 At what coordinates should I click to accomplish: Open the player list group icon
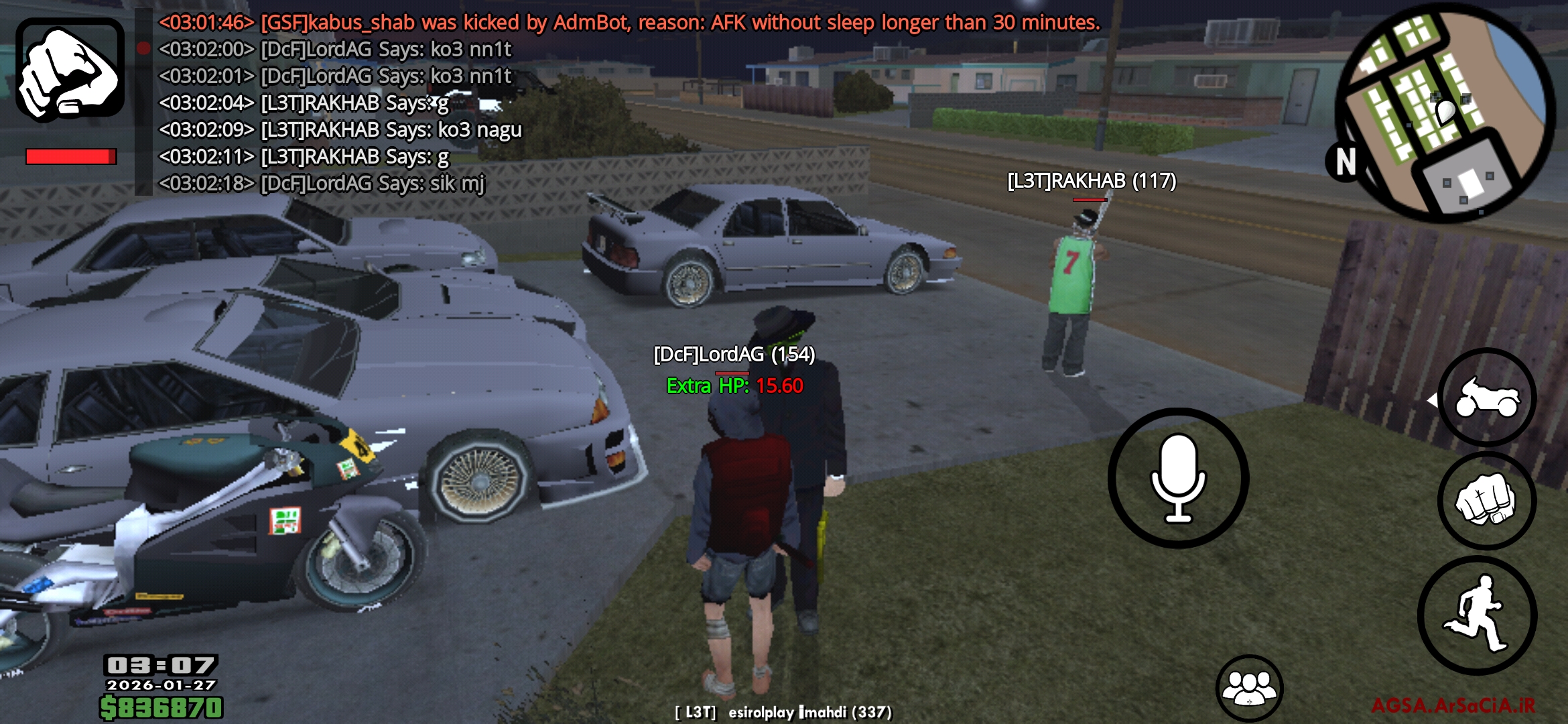1249,688
